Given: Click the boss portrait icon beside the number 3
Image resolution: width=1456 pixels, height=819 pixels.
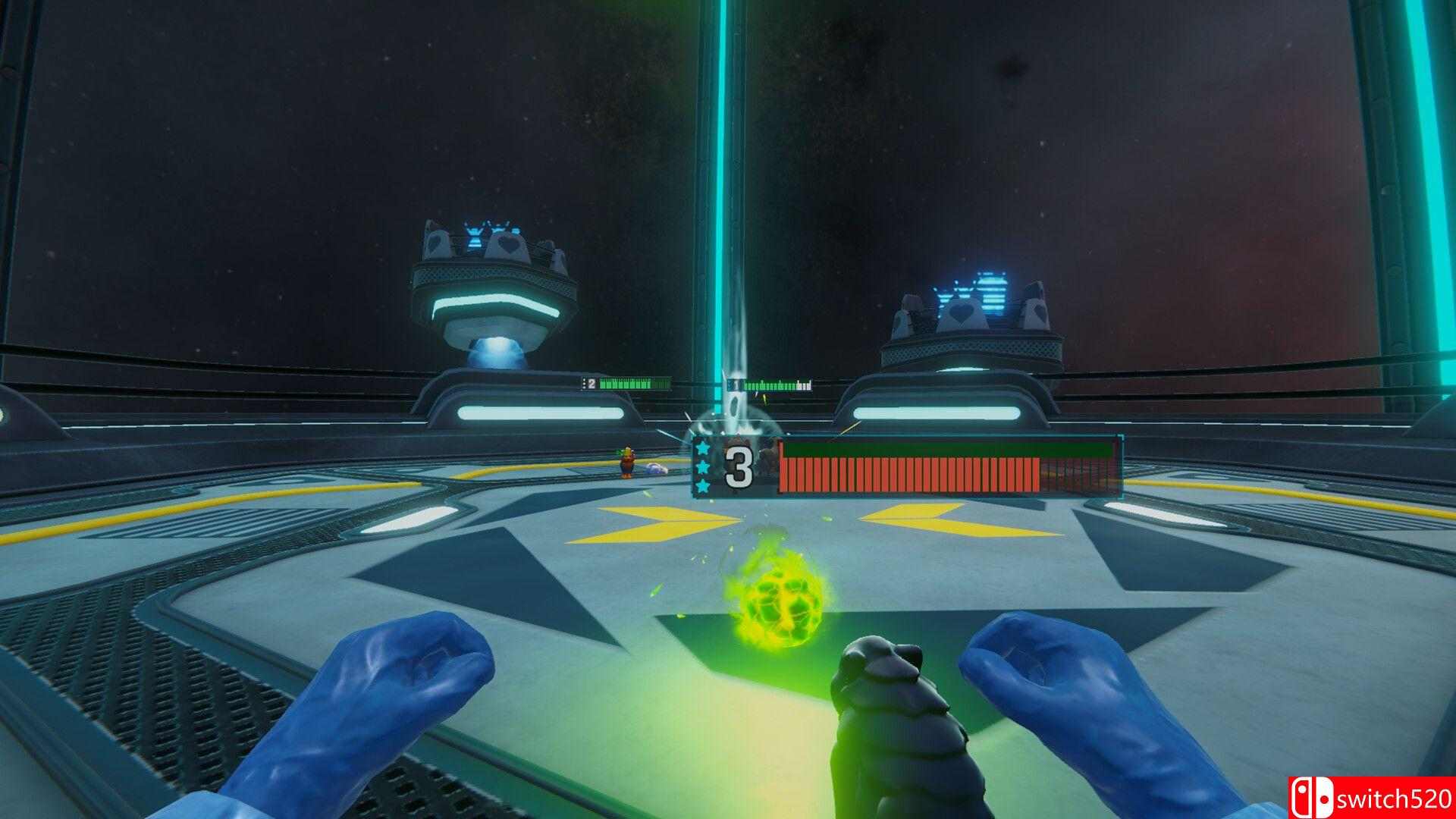Looking at the screenshot, I should pyautogui.click(x=768, y=459).
